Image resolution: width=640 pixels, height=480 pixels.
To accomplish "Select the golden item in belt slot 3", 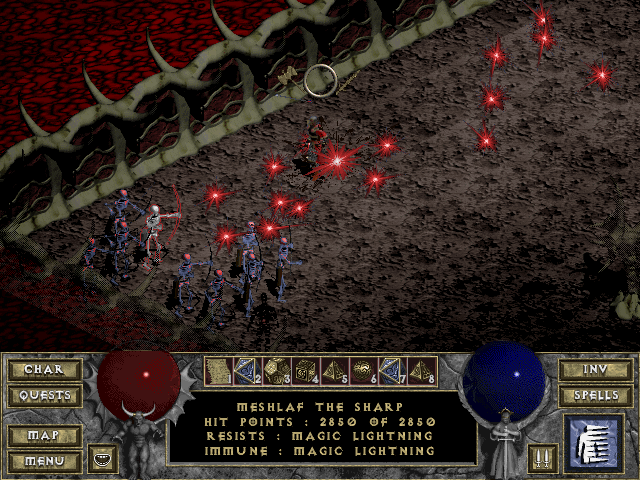I will [275, 372].
